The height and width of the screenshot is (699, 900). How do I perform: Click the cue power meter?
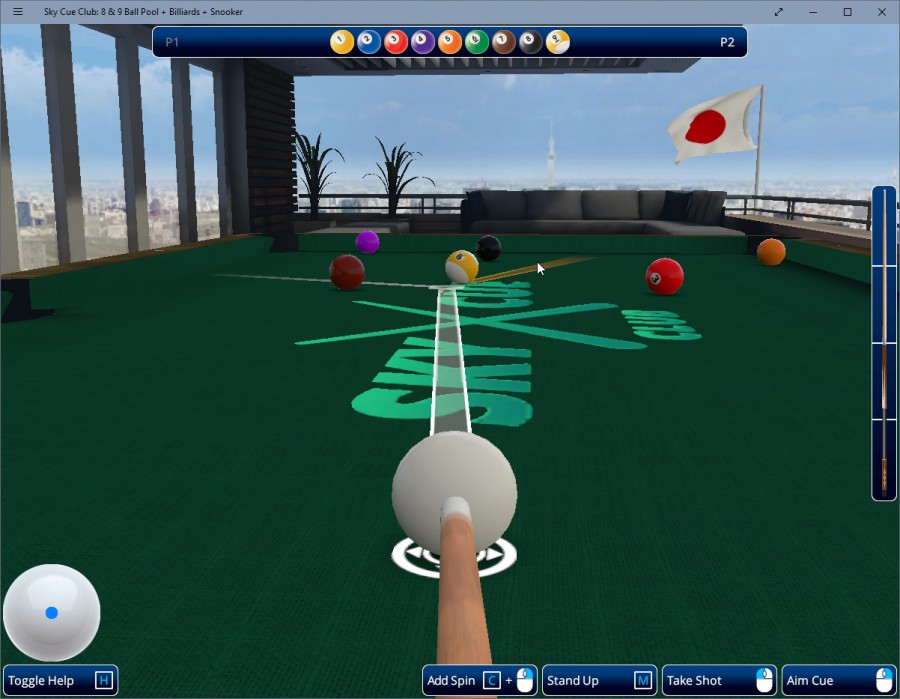click(x=884, y=342)
